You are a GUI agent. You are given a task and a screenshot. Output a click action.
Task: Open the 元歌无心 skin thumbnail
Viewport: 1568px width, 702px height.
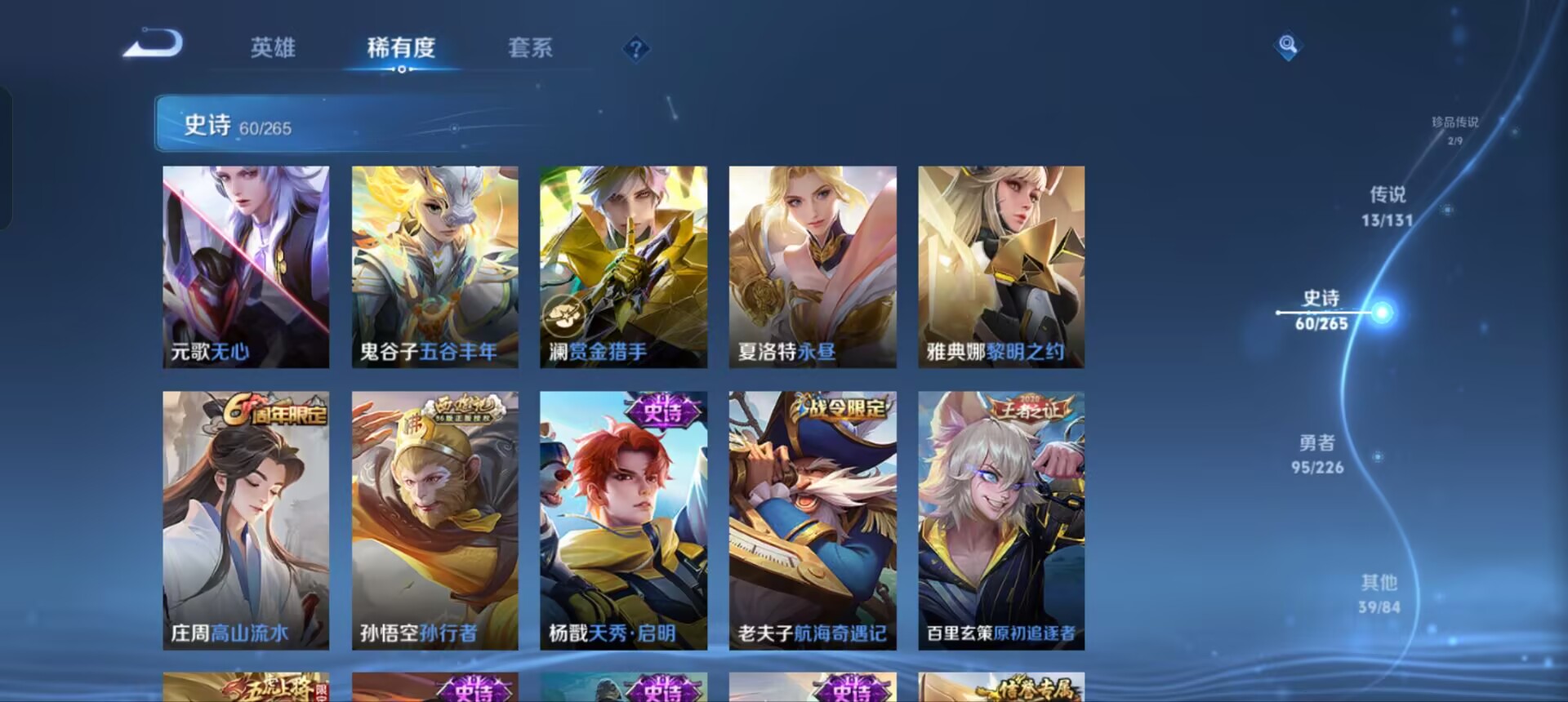click(245, 265)
